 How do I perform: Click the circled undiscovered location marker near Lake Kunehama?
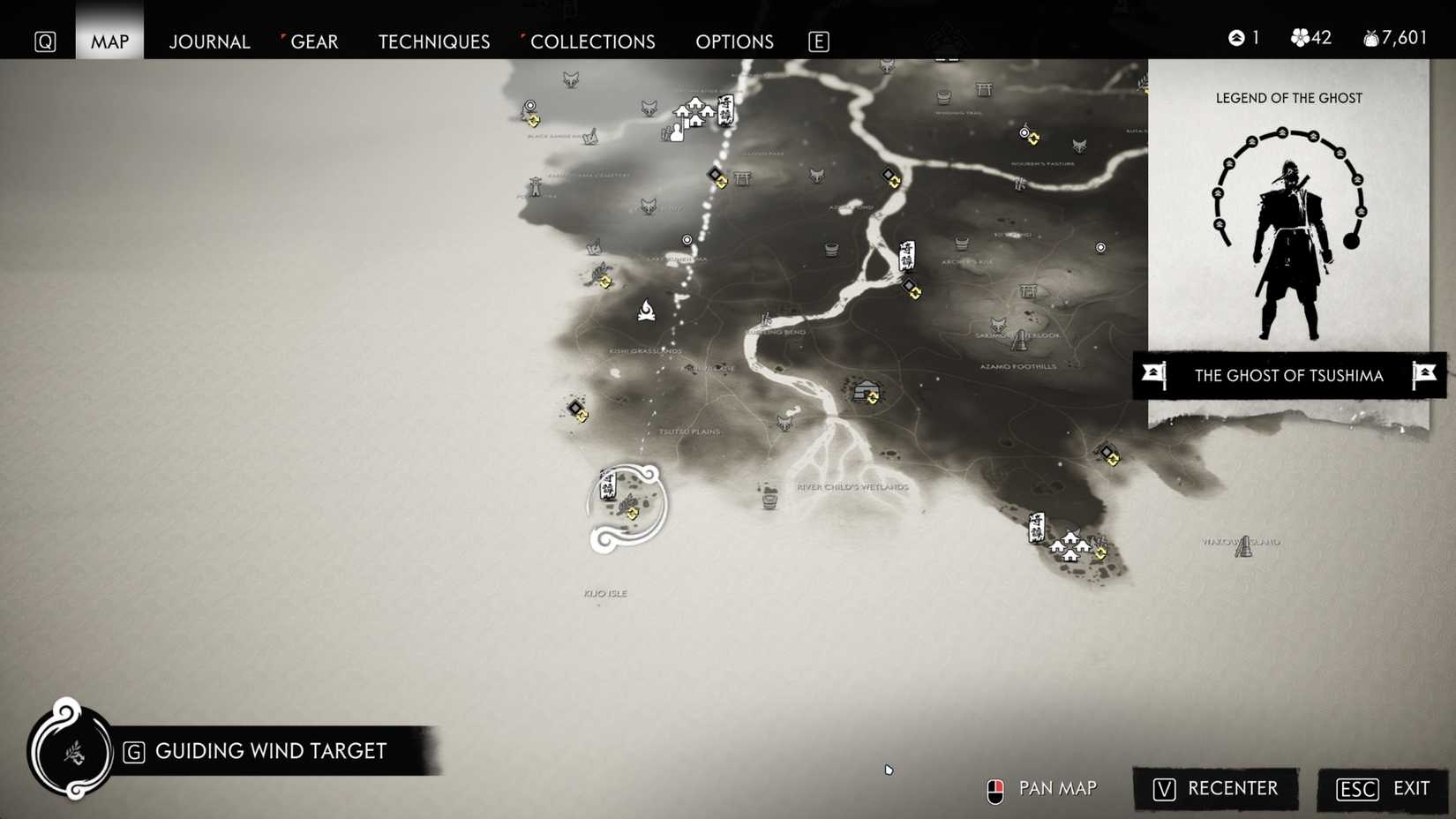(x=687, y=240)
